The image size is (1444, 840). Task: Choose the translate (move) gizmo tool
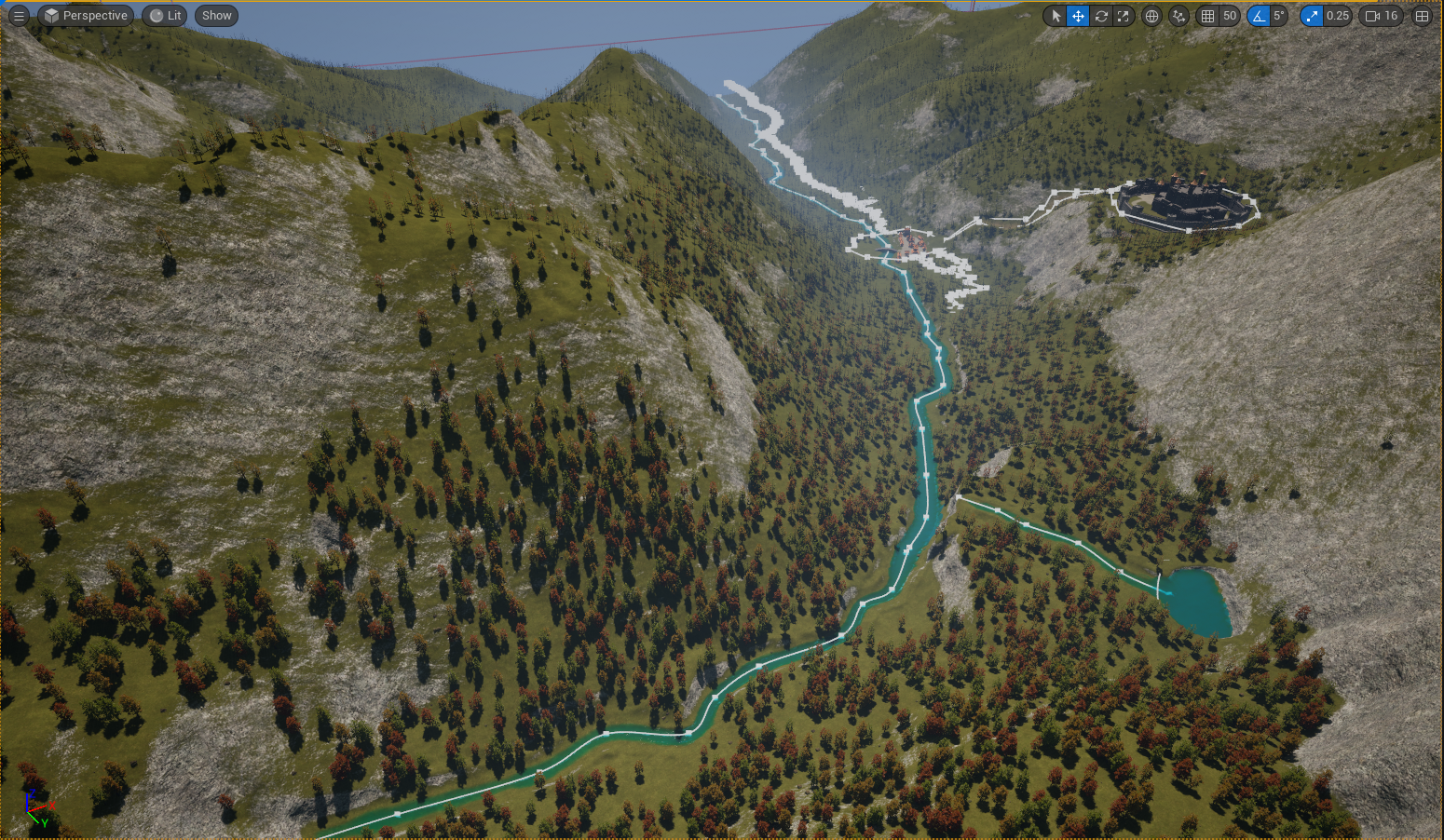(1078, 16)
